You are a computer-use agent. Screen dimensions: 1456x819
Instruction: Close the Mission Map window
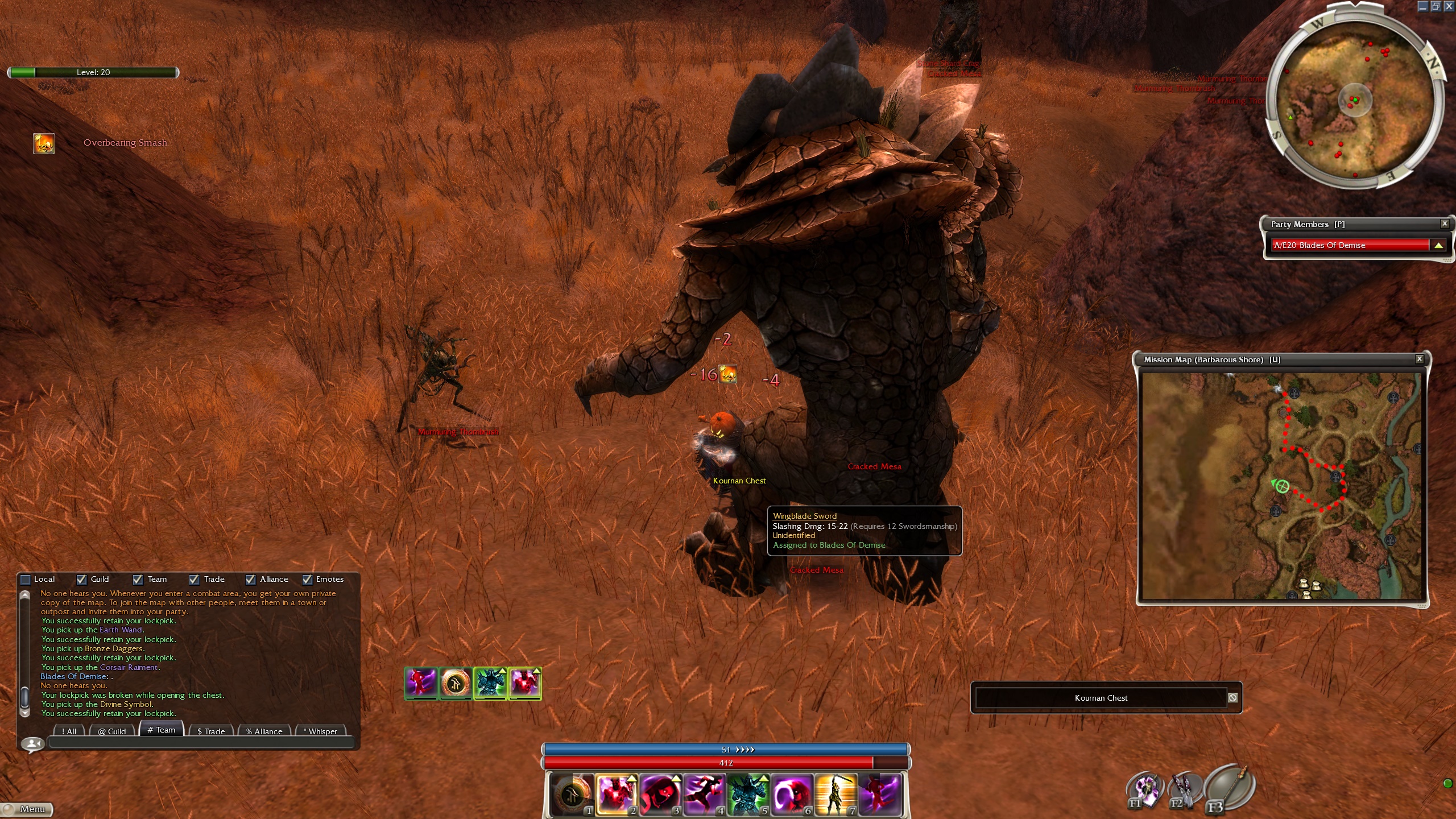1420,359
